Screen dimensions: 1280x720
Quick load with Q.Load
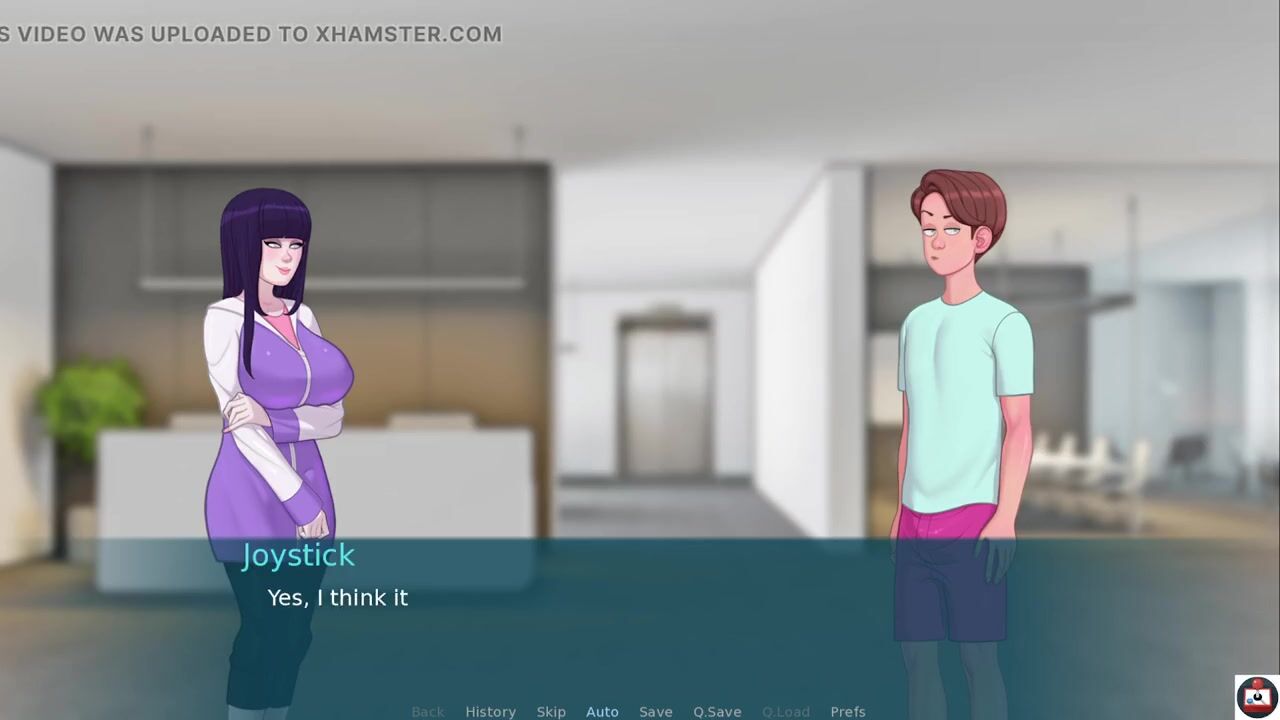point(786,711)
